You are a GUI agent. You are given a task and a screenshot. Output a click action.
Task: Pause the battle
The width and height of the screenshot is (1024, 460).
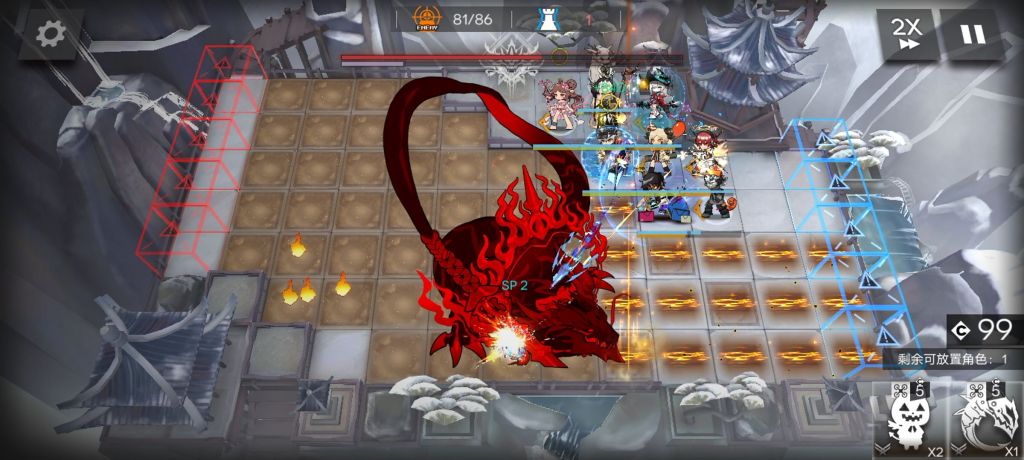tap(971, 34)
